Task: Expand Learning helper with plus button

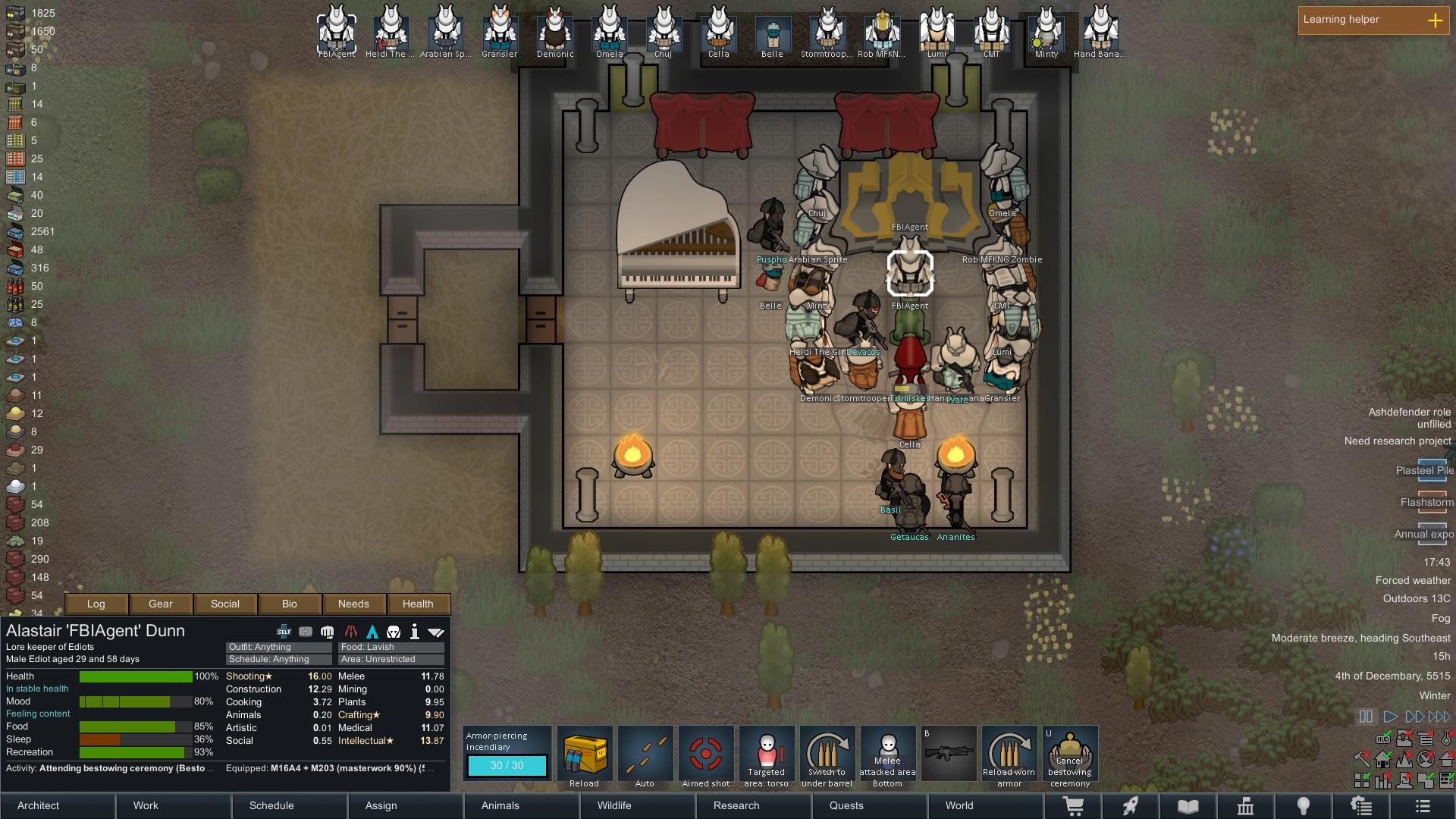Action: [1436, 20]
